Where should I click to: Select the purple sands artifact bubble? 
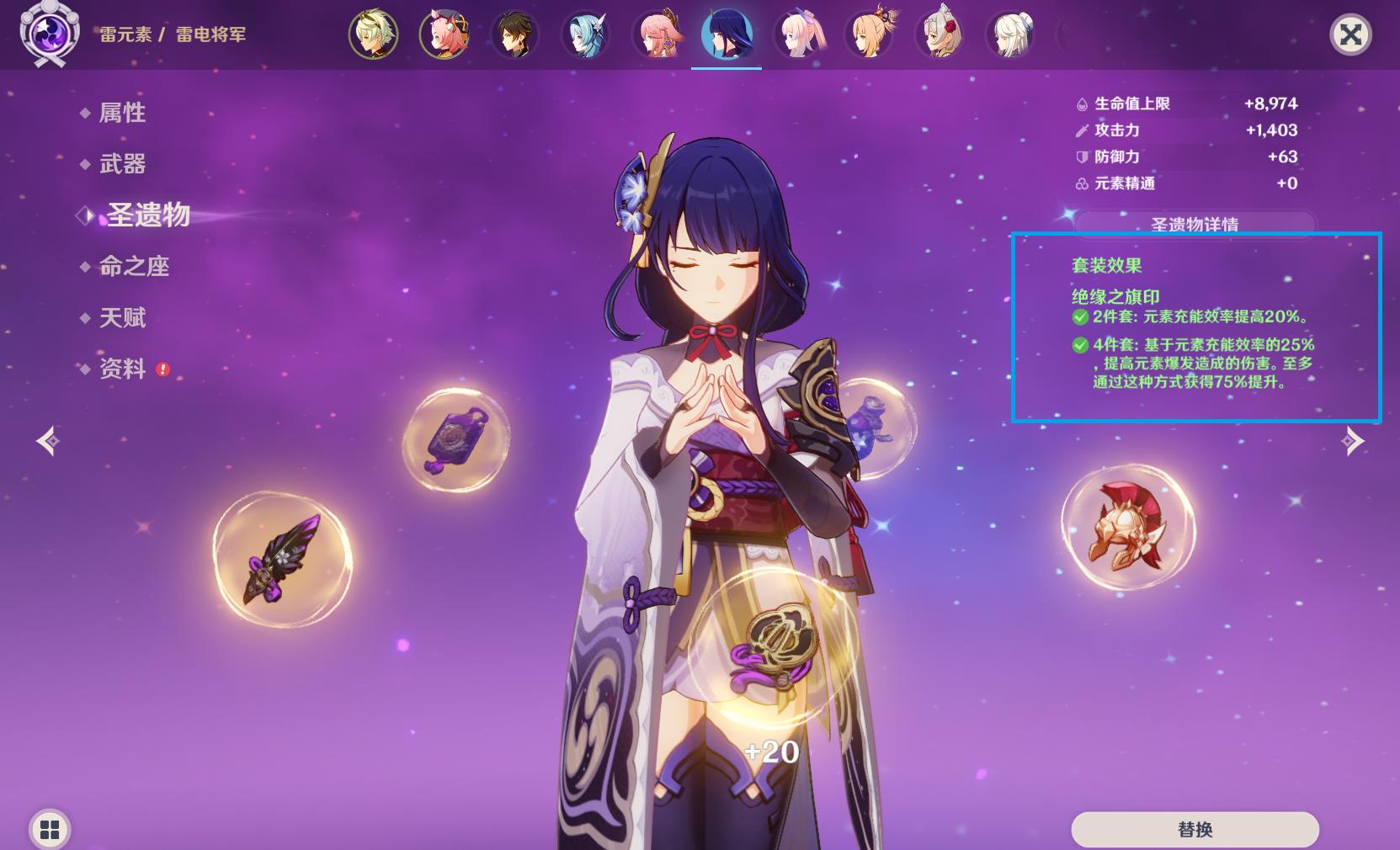point(455,438)
